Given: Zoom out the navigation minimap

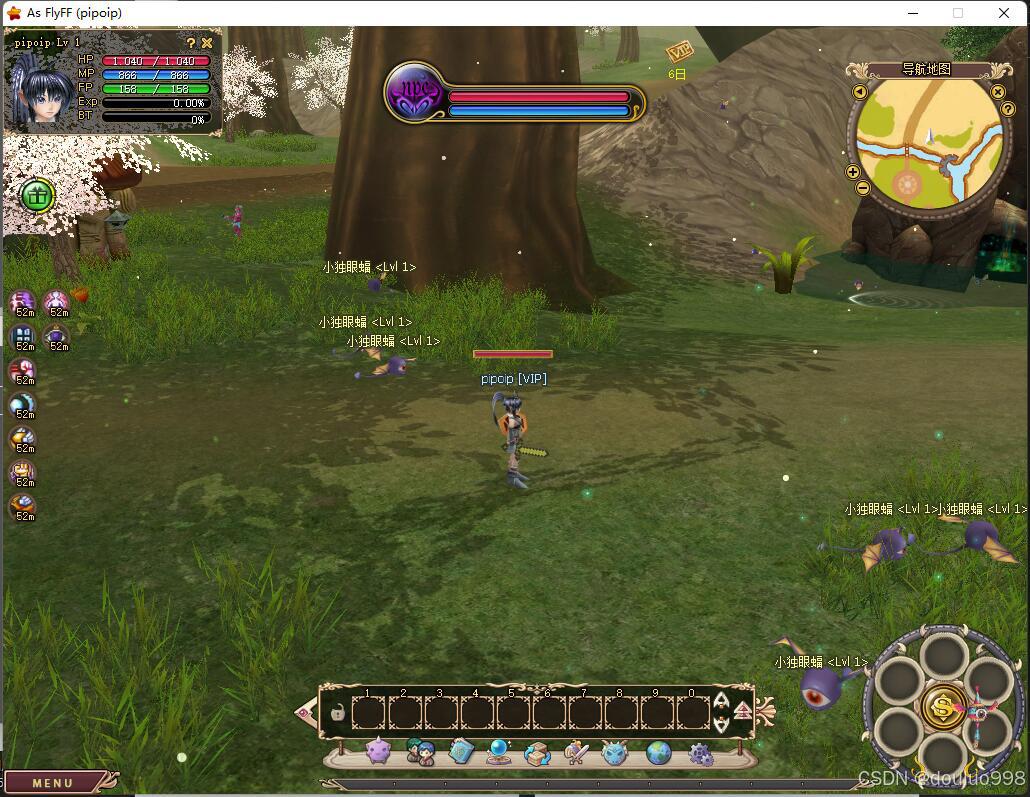Looking at the screenshot, I should pos(863,187).
